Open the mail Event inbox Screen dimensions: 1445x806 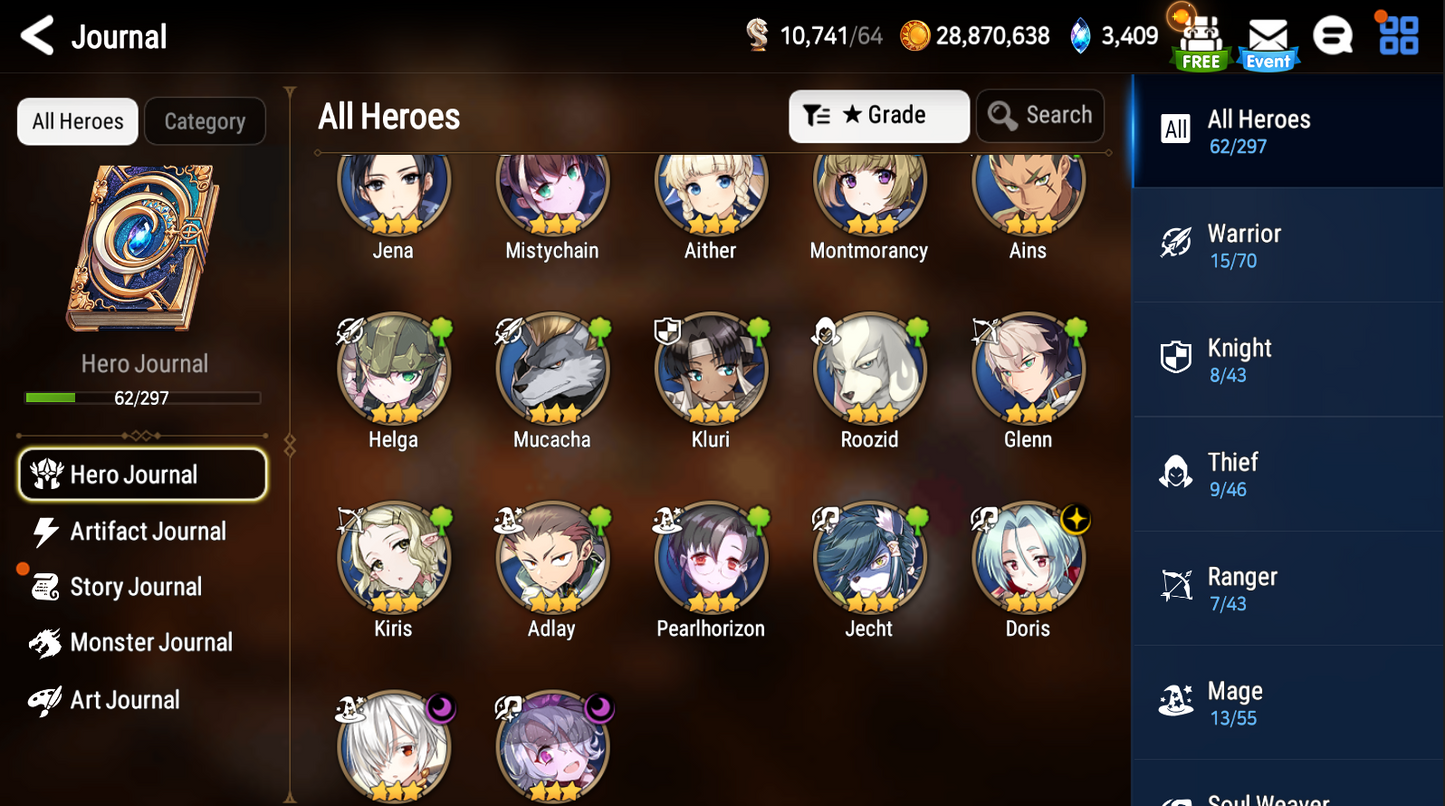pyautogui.click(x=1268, y=42)
